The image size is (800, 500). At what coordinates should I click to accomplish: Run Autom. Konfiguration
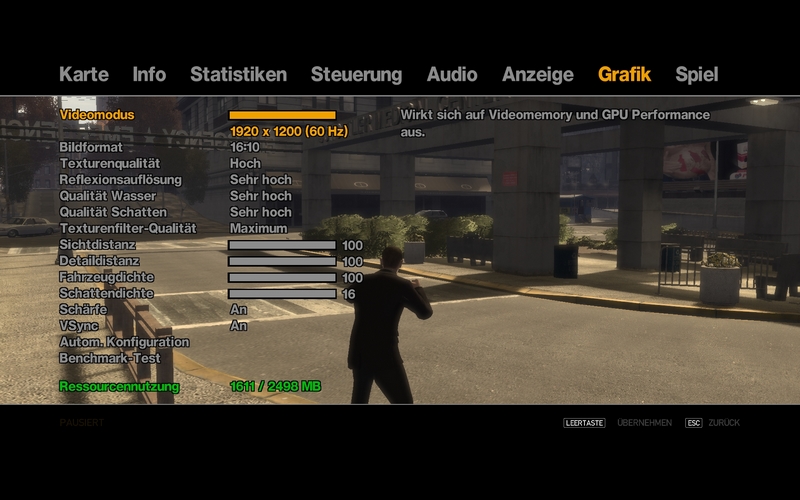(x=124, y=342)
